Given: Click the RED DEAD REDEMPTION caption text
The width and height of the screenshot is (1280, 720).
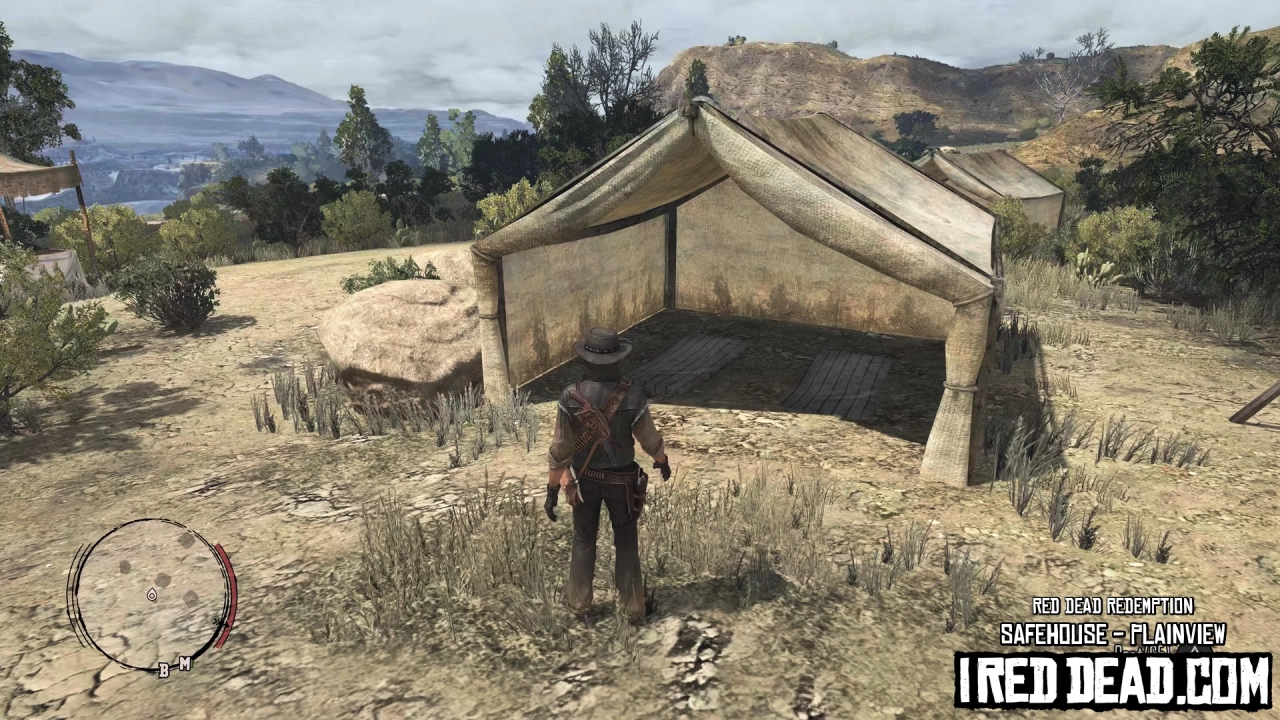Looking at the screenshot, I should [x=1113, y=607].
